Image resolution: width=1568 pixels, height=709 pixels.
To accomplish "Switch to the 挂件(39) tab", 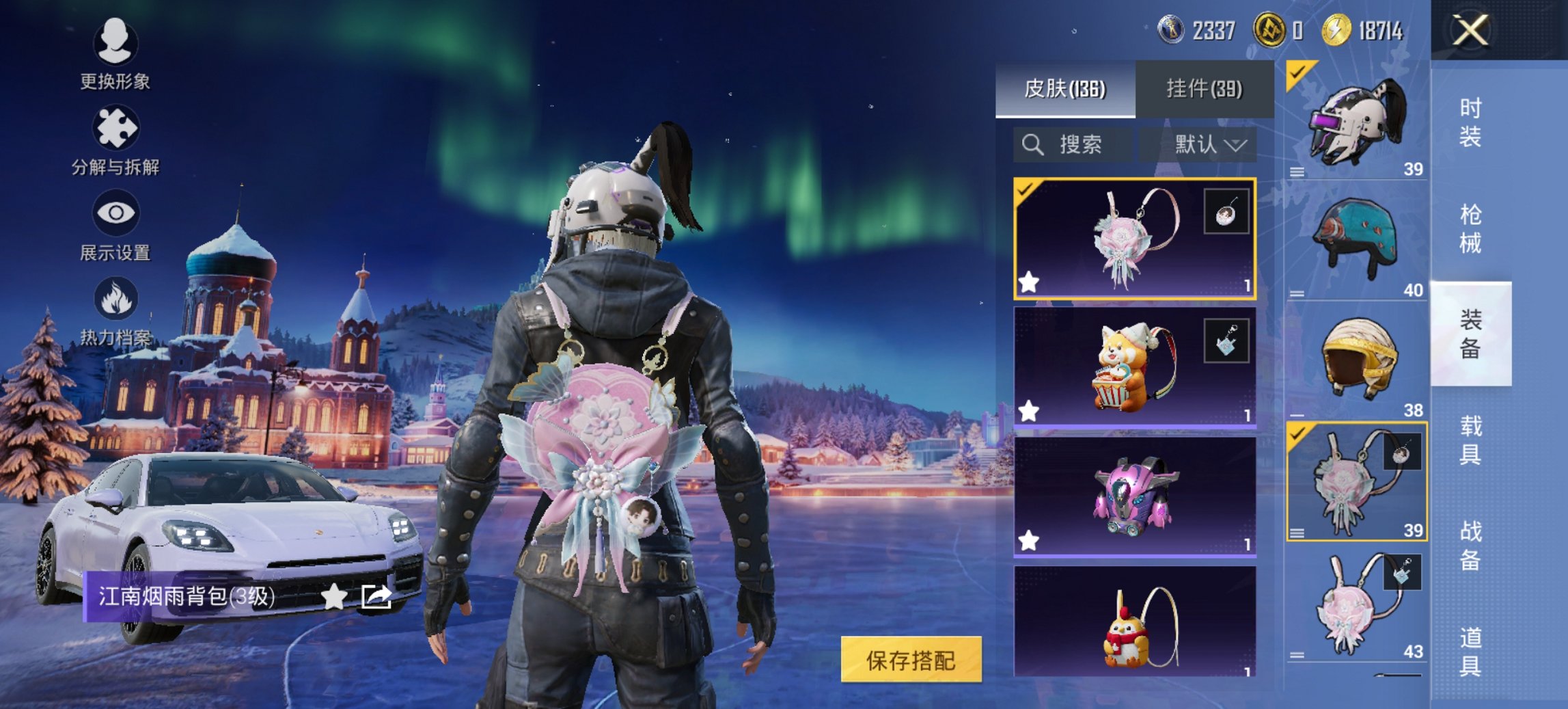I will pyautogui.click(x=1206, y=89).
